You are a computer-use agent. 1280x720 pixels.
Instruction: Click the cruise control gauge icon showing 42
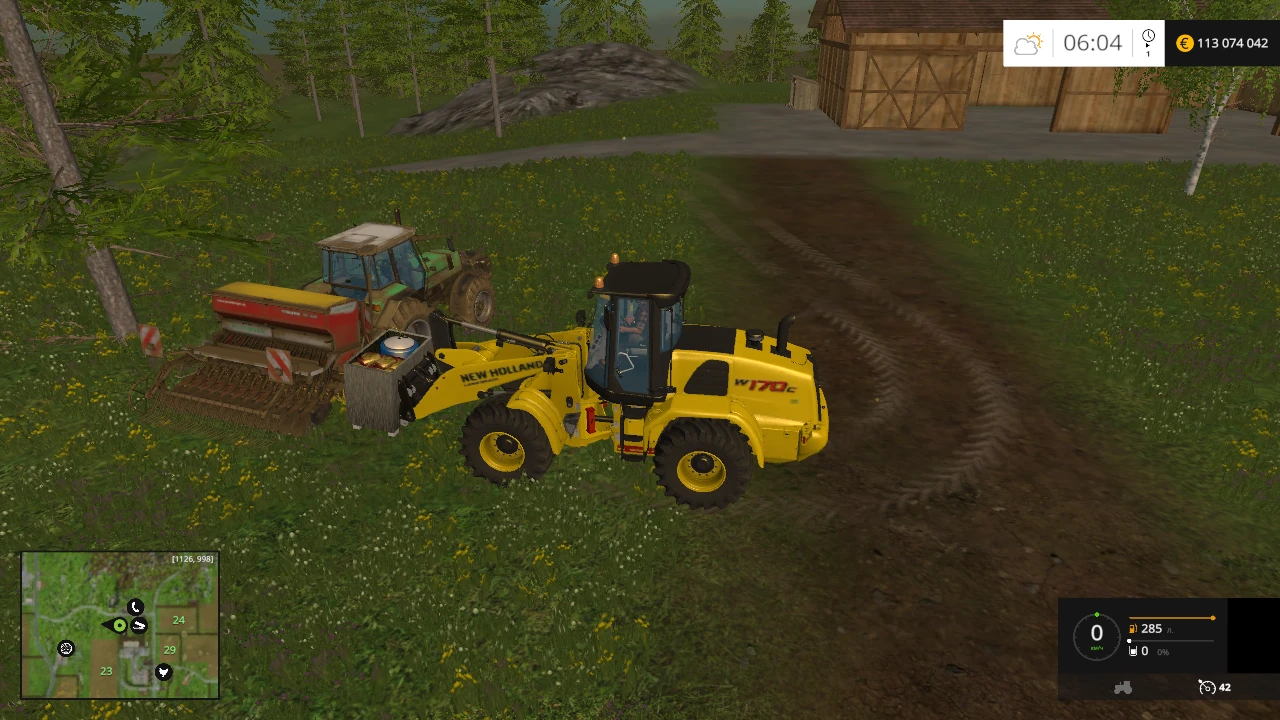(1206, 688)
